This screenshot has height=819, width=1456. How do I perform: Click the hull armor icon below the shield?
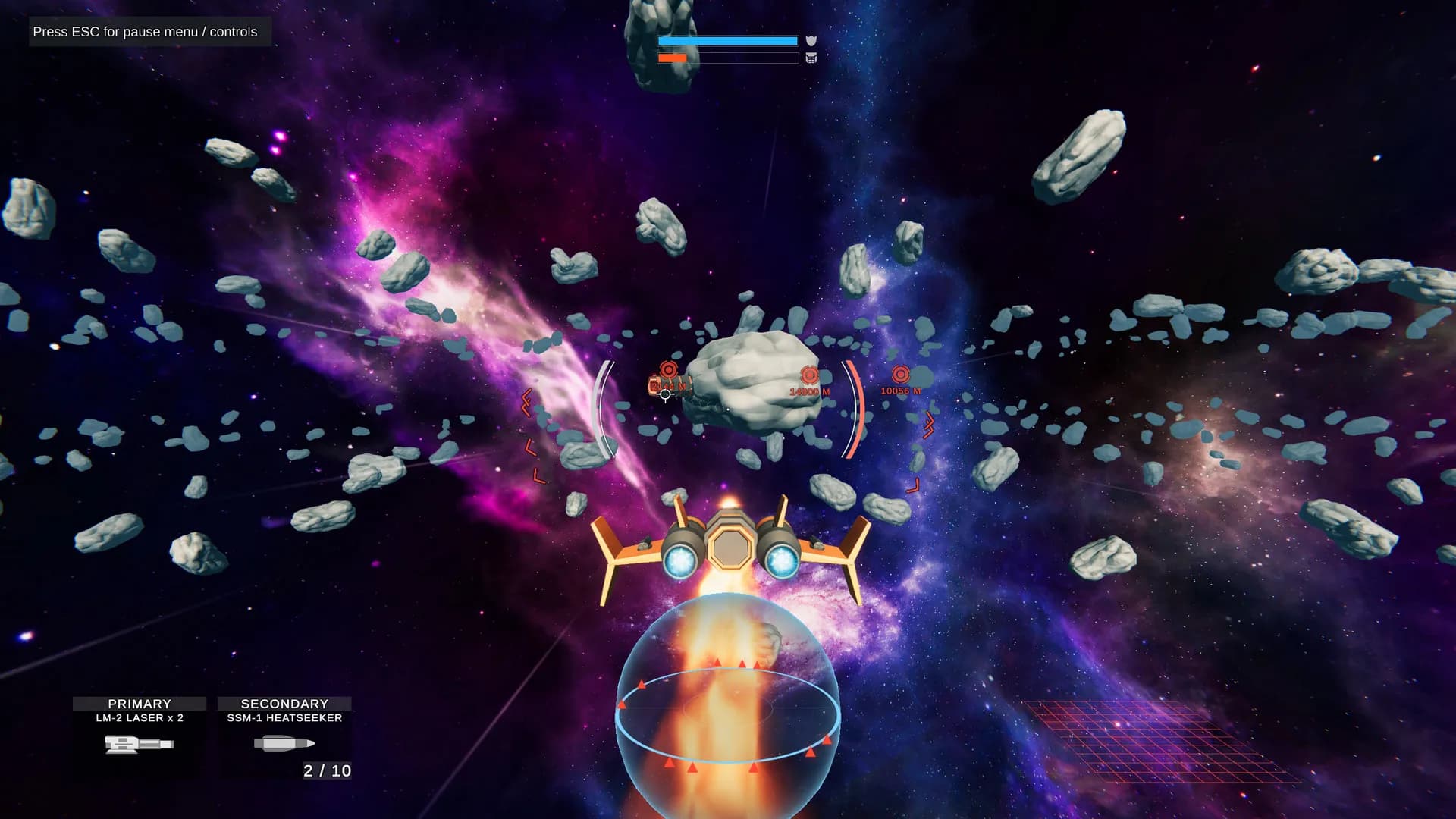coord(811,58)
